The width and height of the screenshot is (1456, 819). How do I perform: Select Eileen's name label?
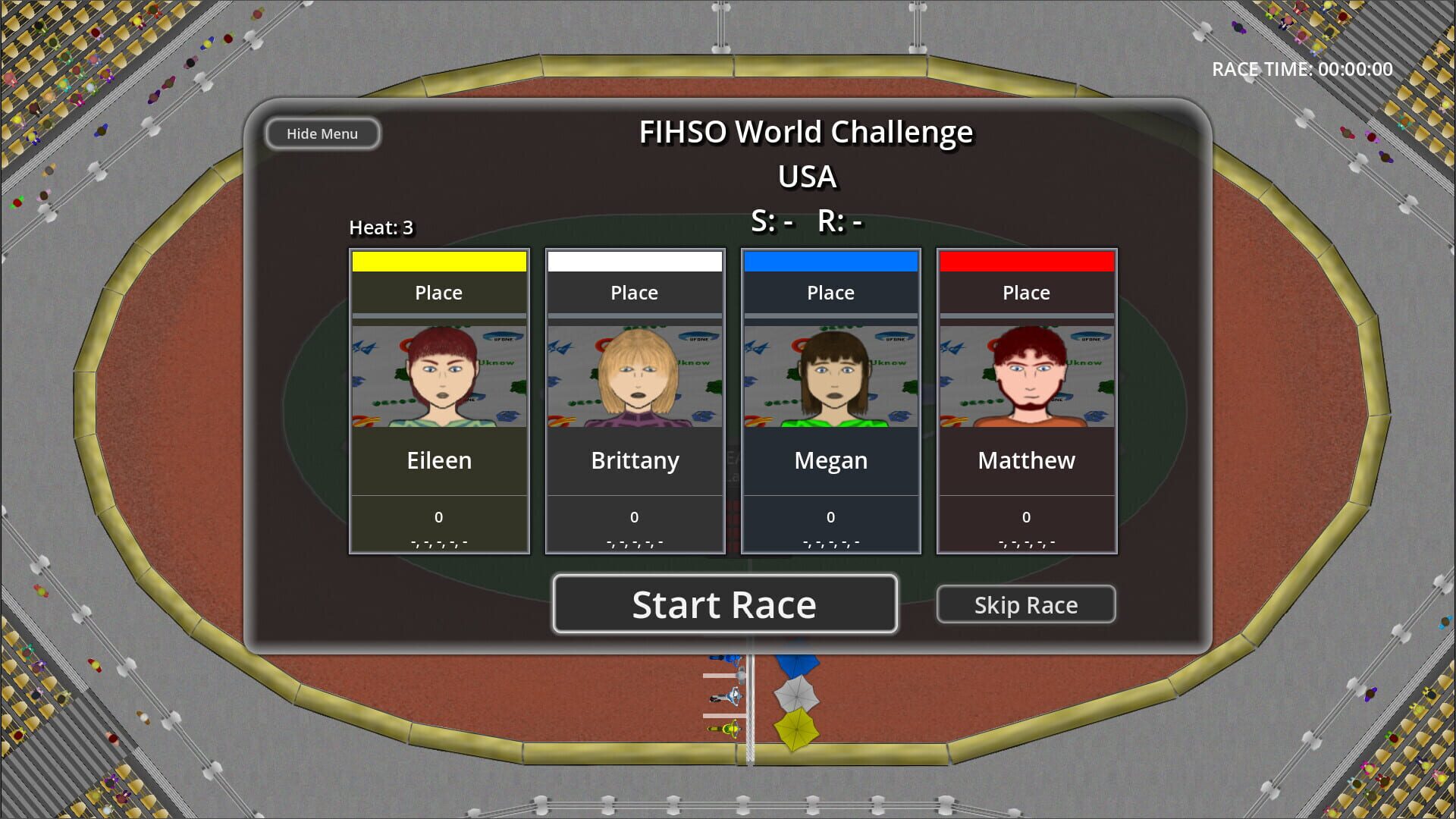(438, 460)
